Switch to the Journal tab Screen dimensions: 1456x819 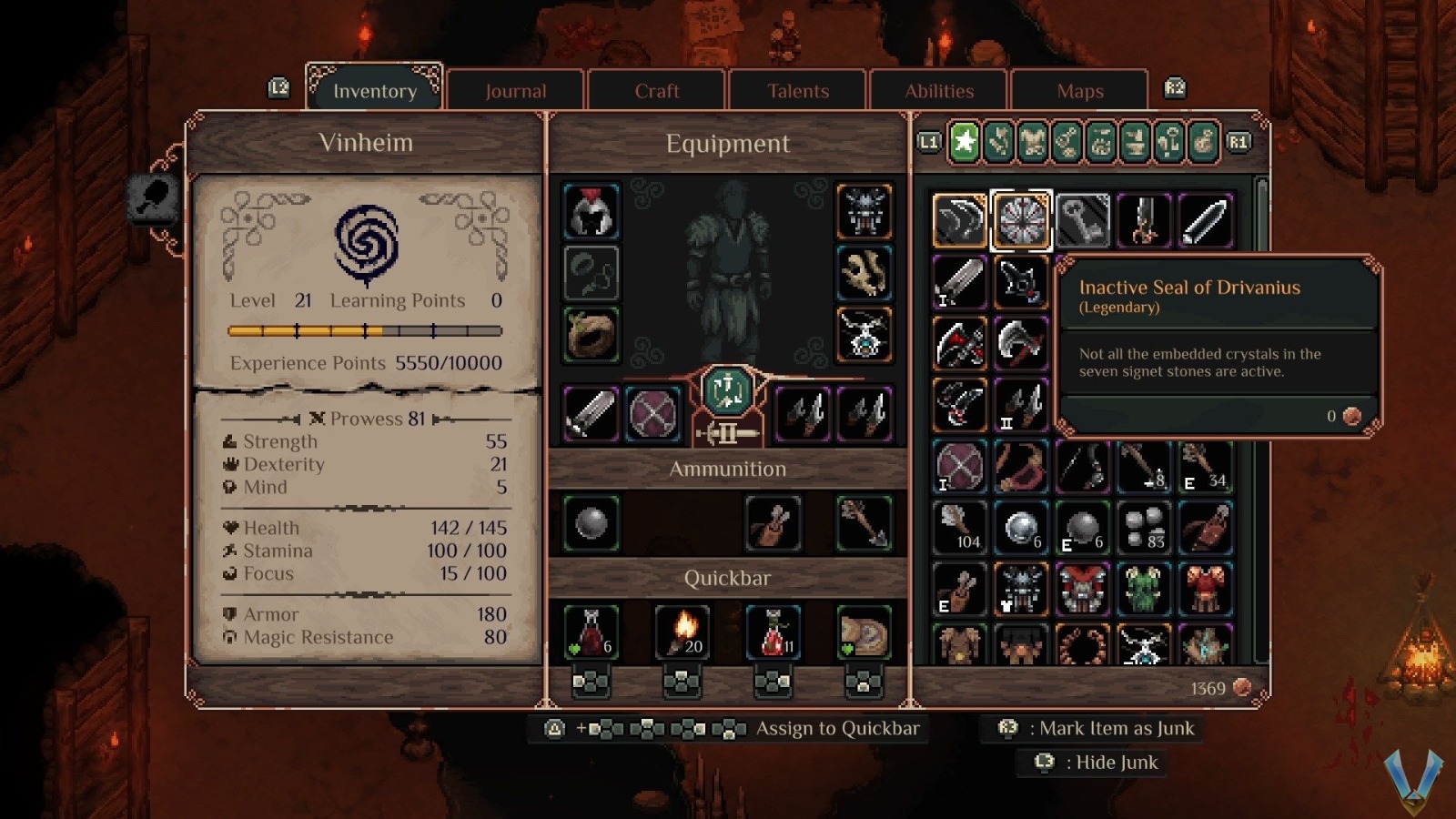(516, 90)
